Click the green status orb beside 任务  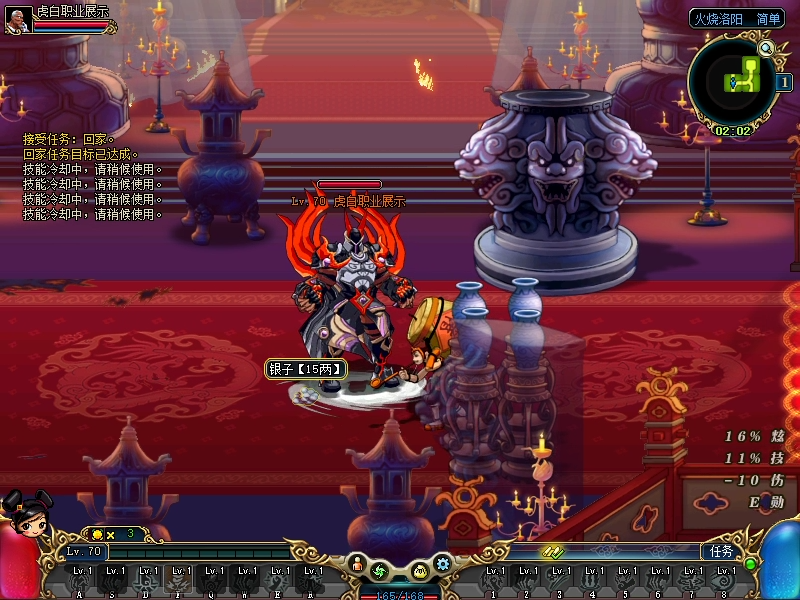pyautogui.click(x=750, y=564)
